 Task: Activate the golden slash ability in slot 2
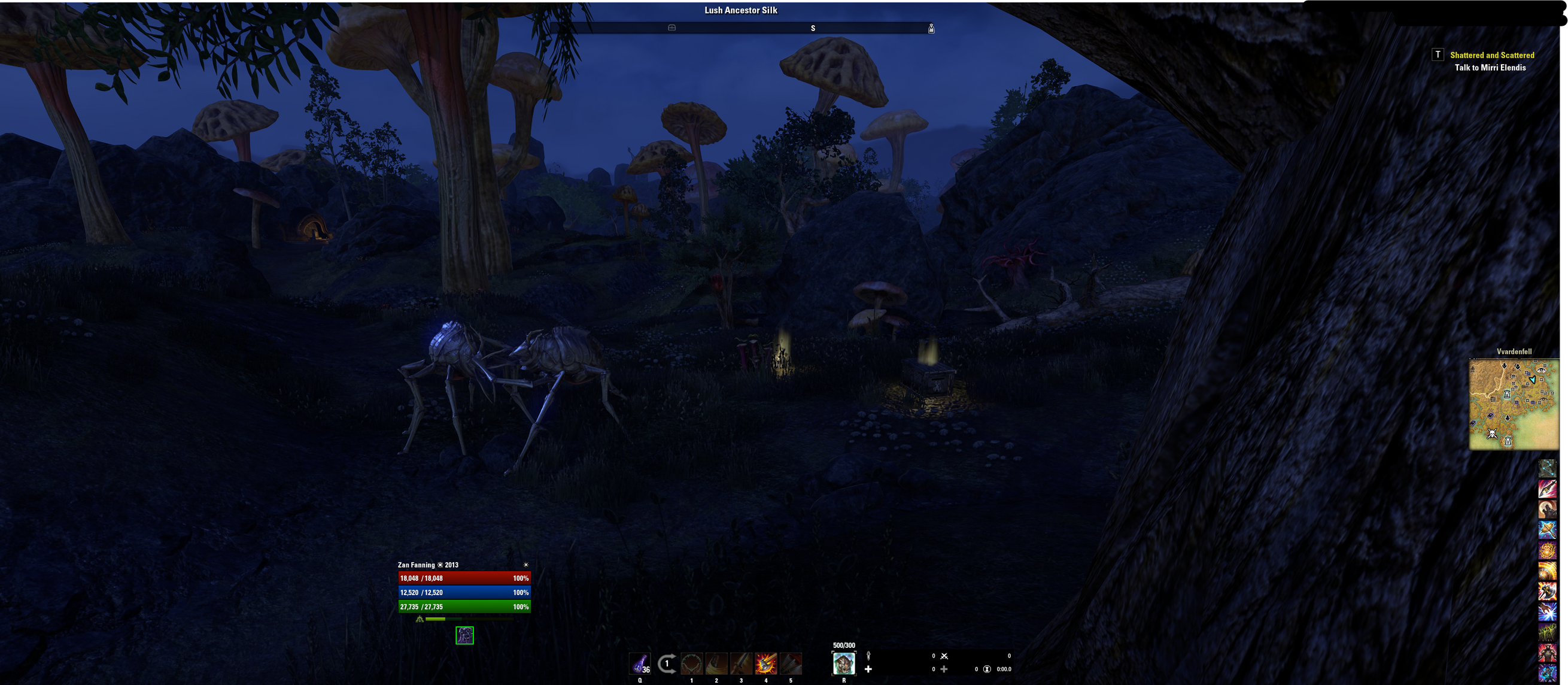click(x=716, y=663)
